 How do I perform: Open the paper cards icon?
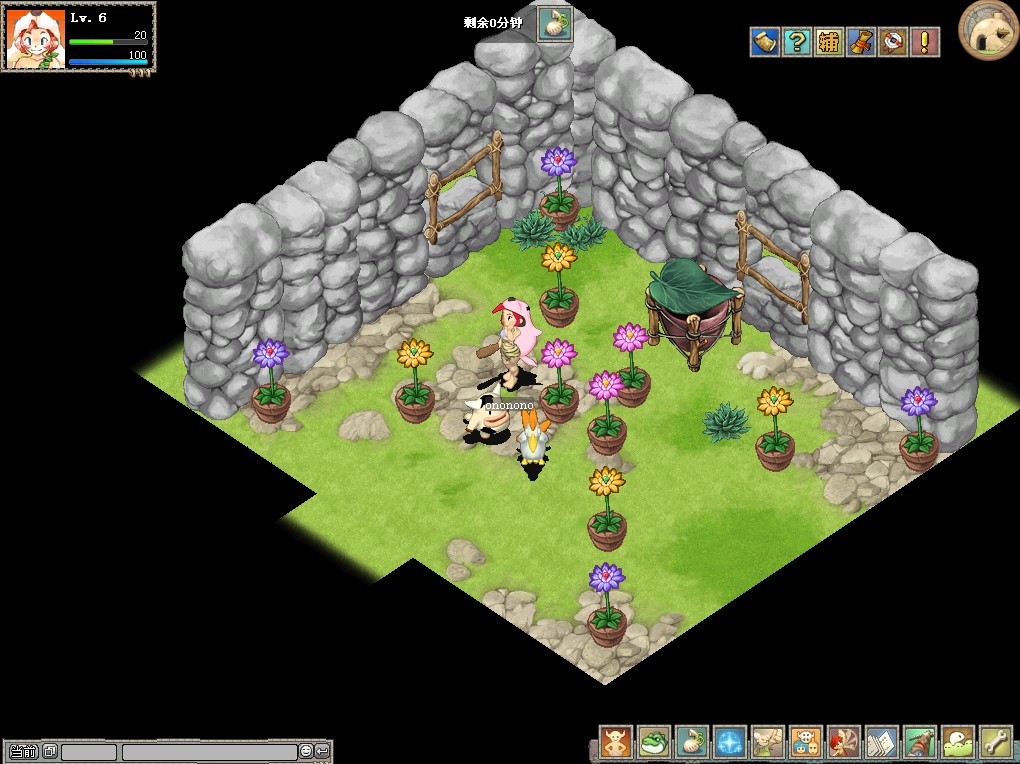(x=882, y=743)
